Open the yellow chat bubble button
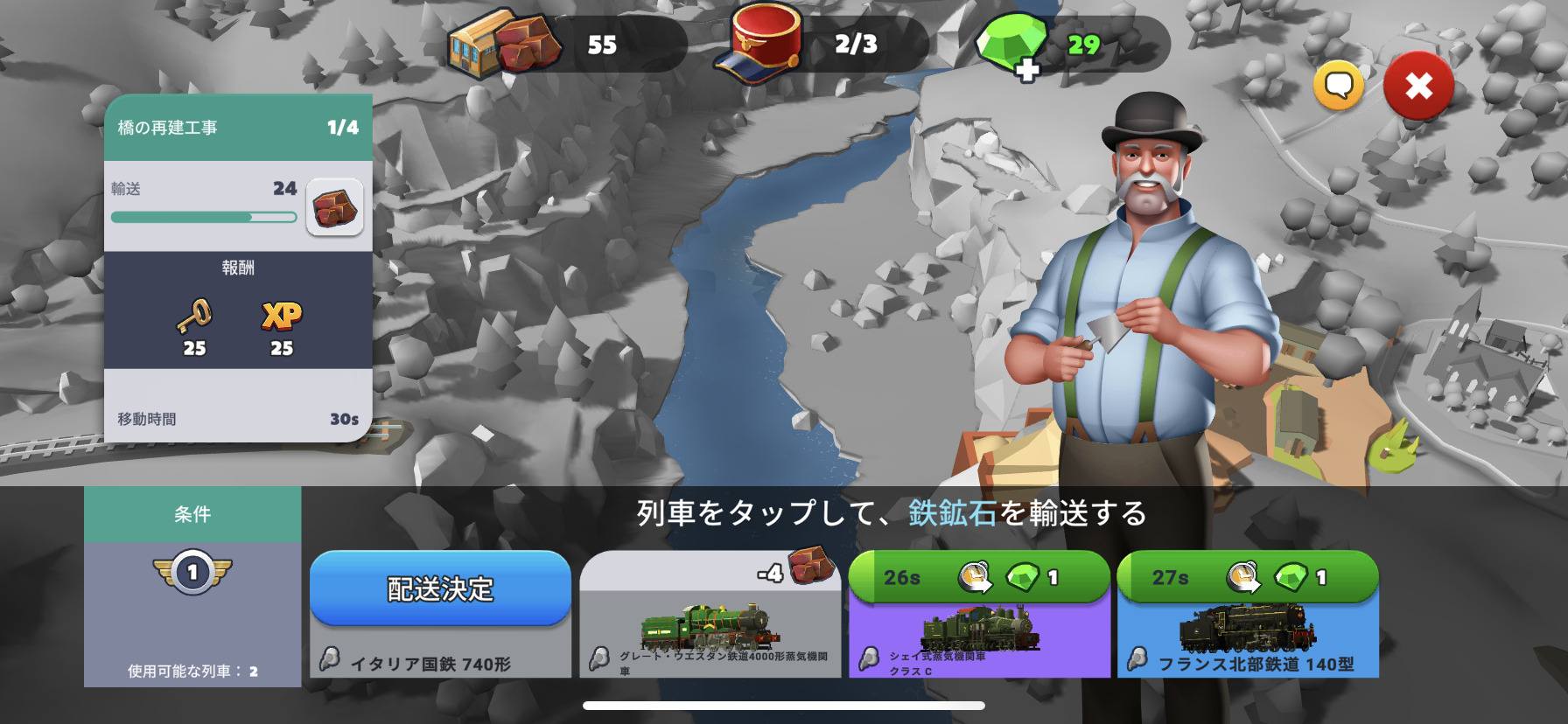 pos(1338,86)
